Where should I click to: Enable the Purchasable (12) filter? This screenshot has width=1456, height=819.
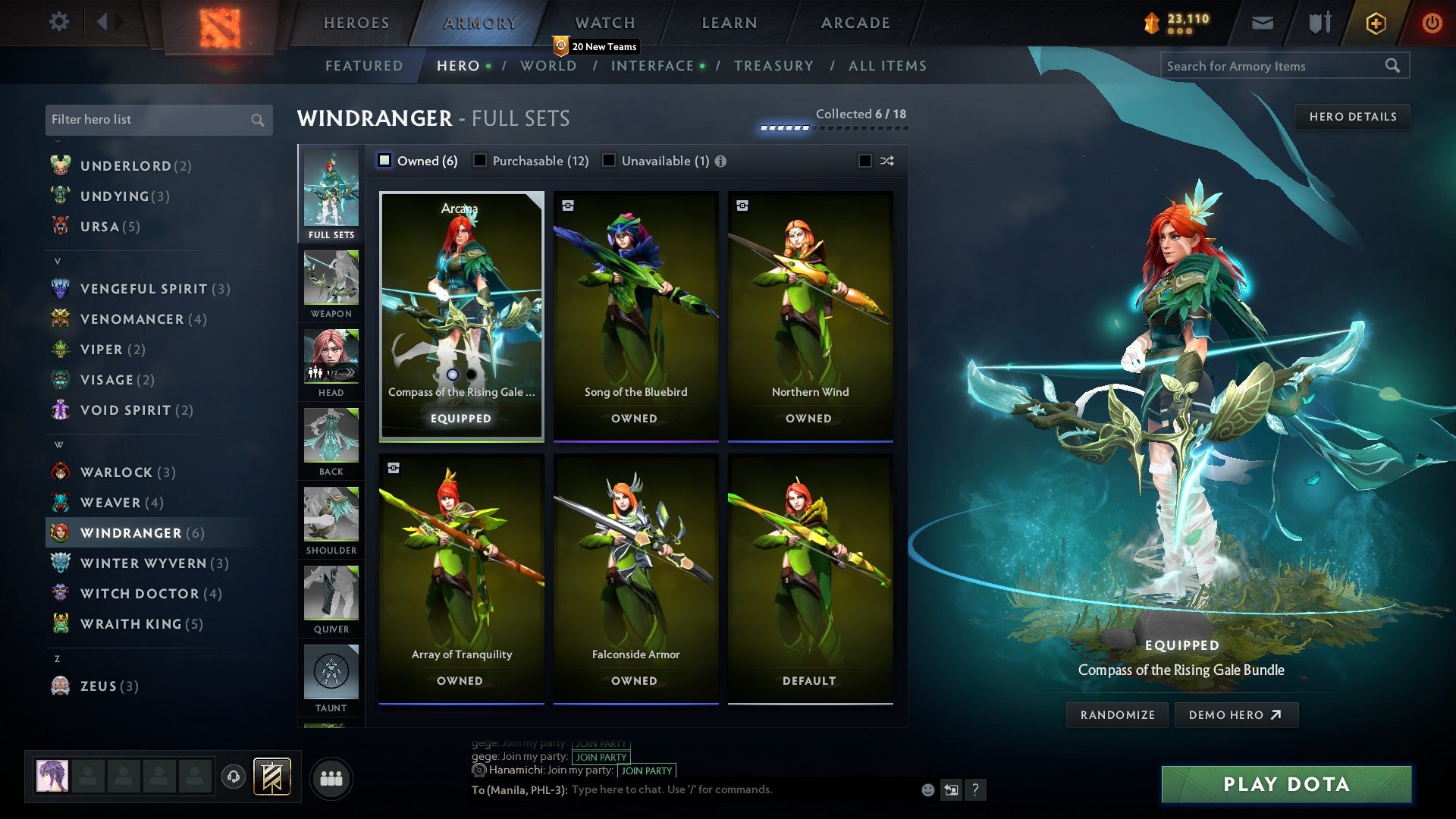pyautogui.click(x=480, y=161)
